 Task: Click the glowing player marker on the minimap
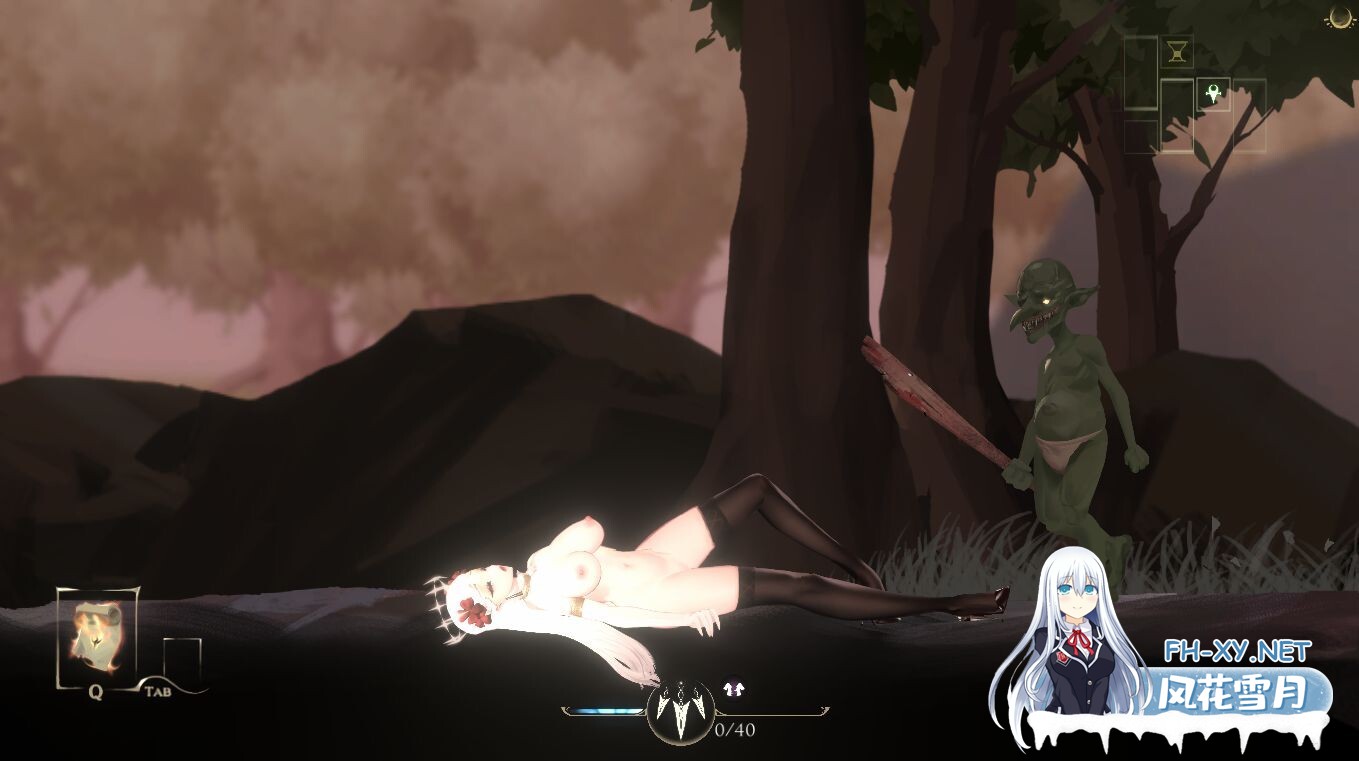point(1213,93)
